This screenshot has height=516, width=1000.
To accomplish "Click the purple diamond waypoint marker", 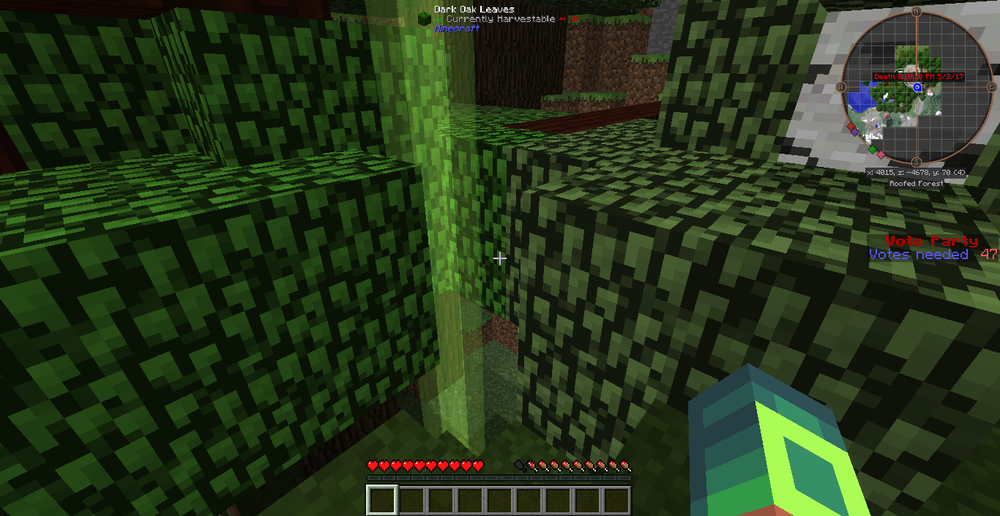I will [854, 132].
